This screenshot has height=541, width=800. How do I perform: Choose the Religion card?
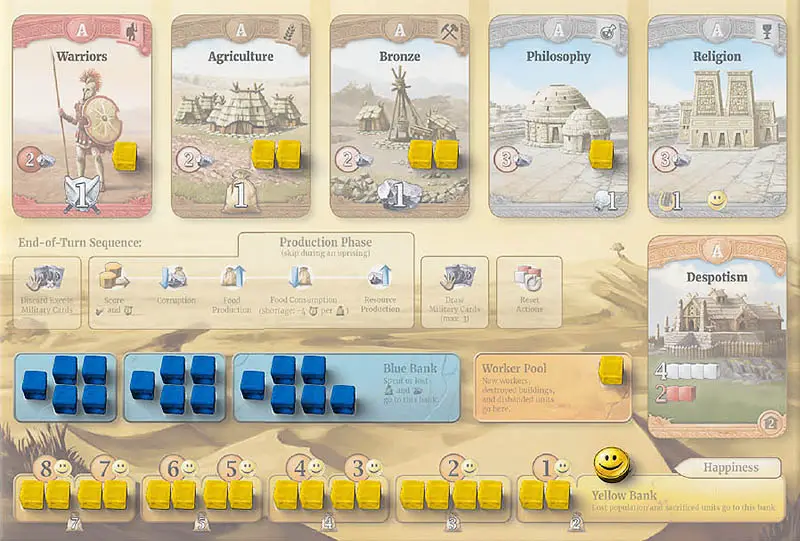point(718,115)
